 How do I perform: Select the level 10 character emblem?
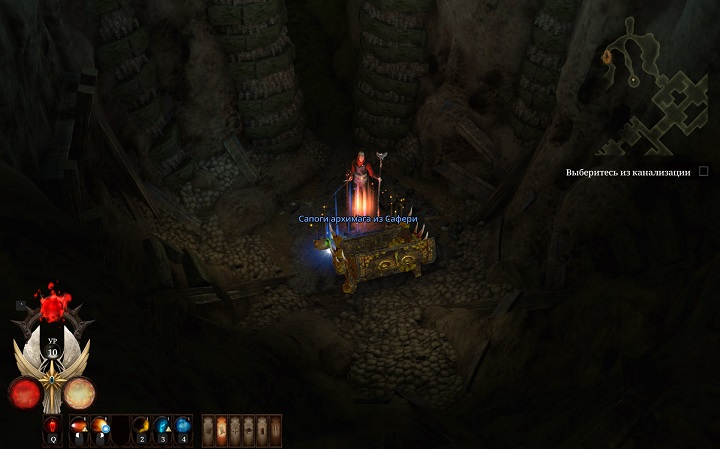[x=51, y=348]
